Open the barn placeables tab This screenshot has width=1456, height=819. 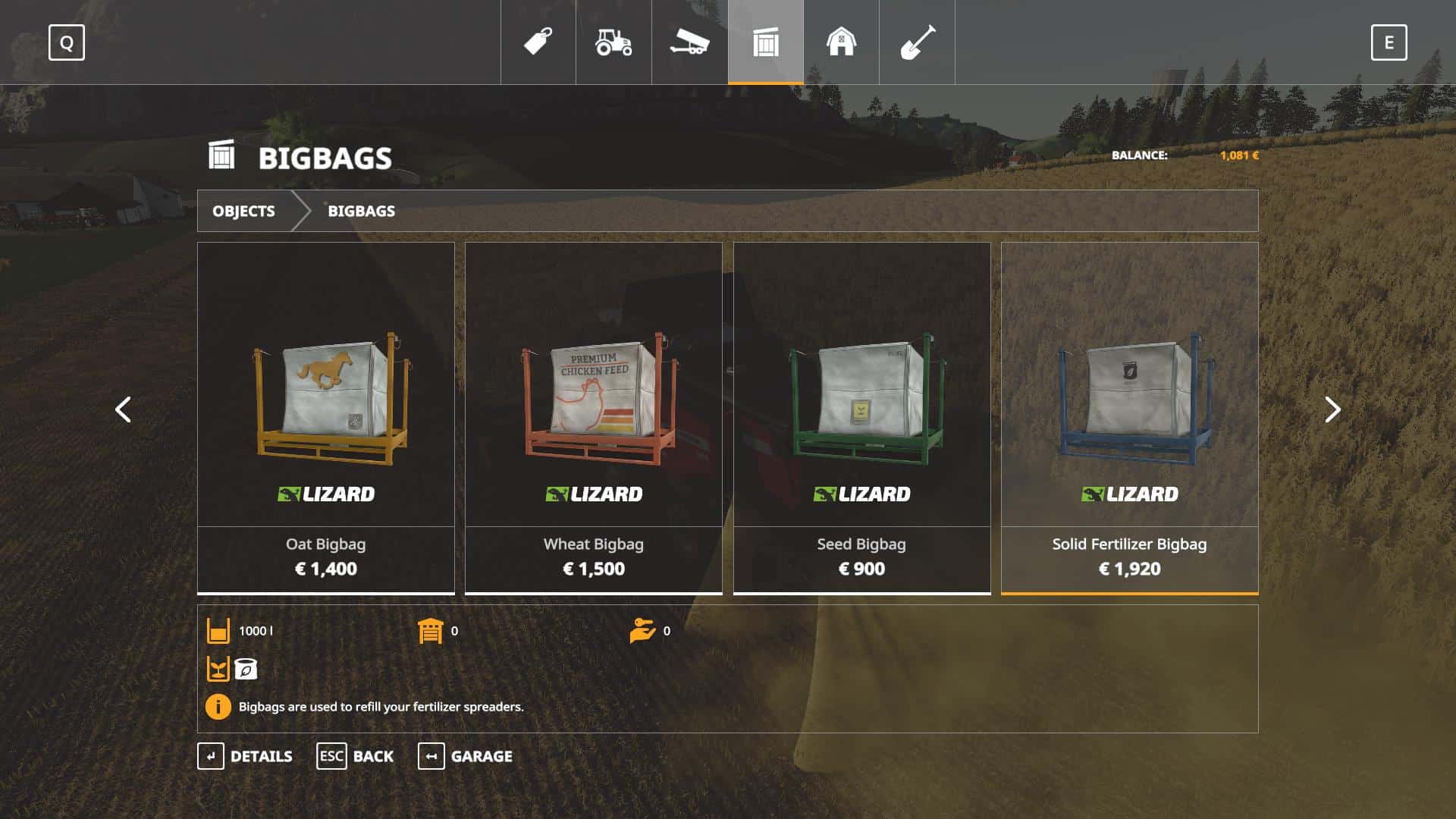(841, 42)
